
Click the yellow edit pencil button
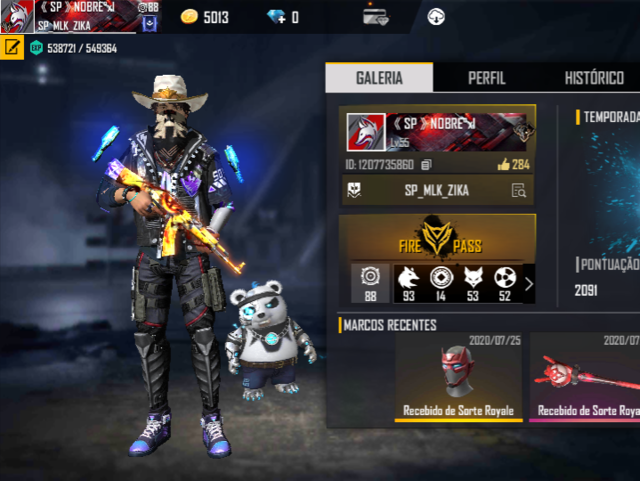[x=12, y=47]
